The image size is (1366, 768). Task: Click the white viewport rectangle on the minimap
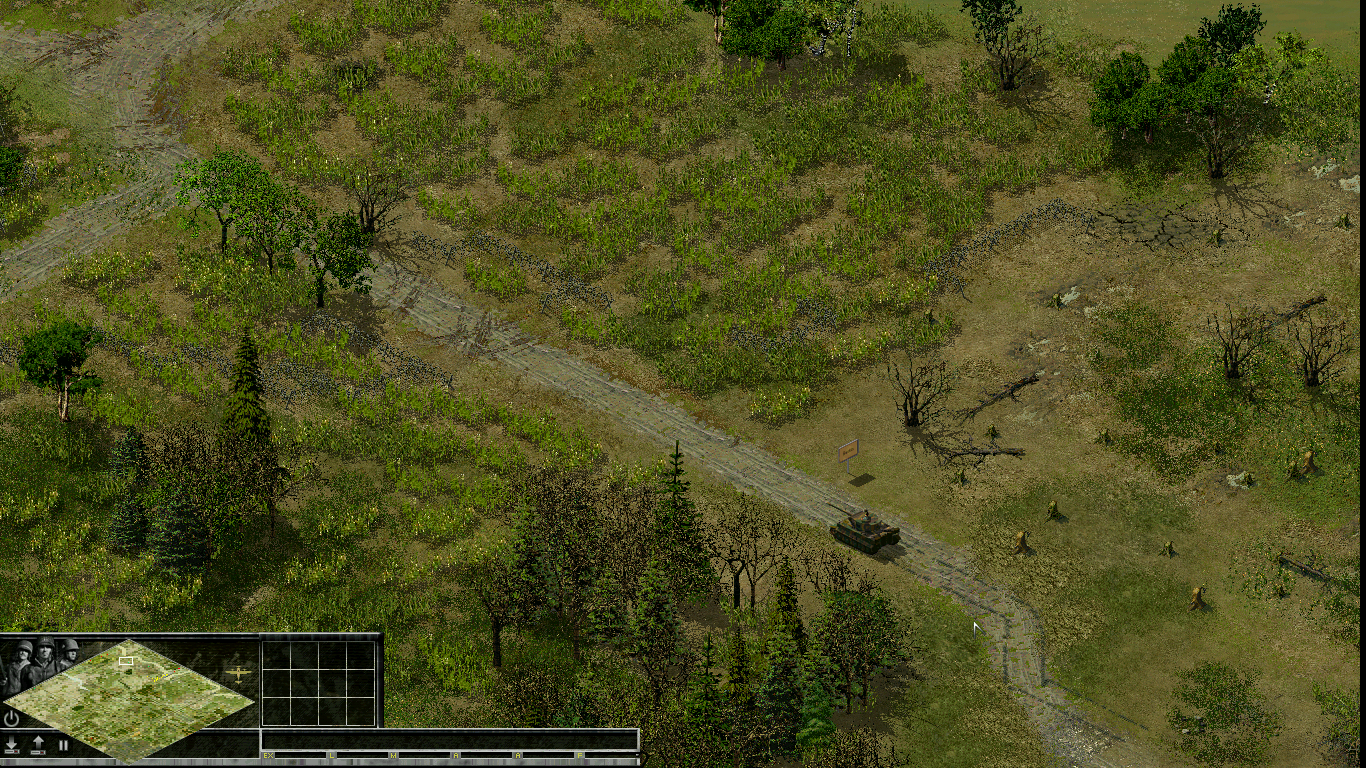pyautogui.click(x=126, y=660)
